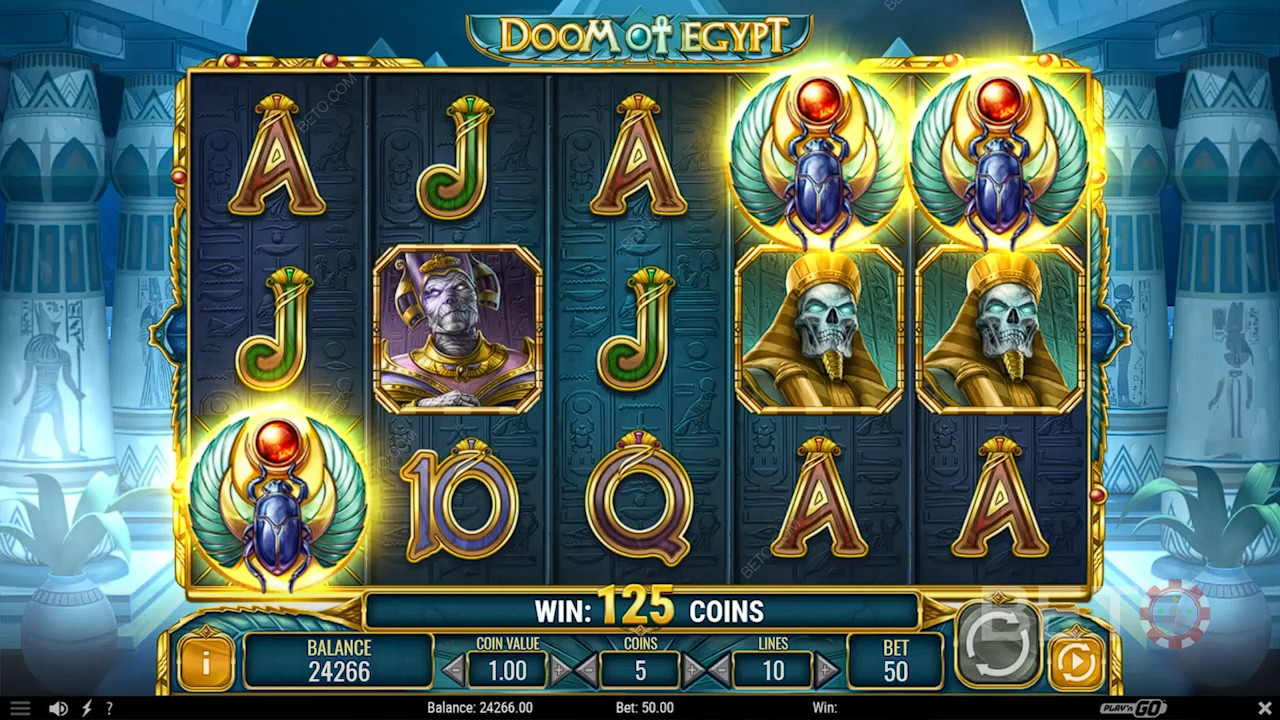Increase the number of coins
The height and width of the screenshot is (720, 1280).
coord(692,670)
